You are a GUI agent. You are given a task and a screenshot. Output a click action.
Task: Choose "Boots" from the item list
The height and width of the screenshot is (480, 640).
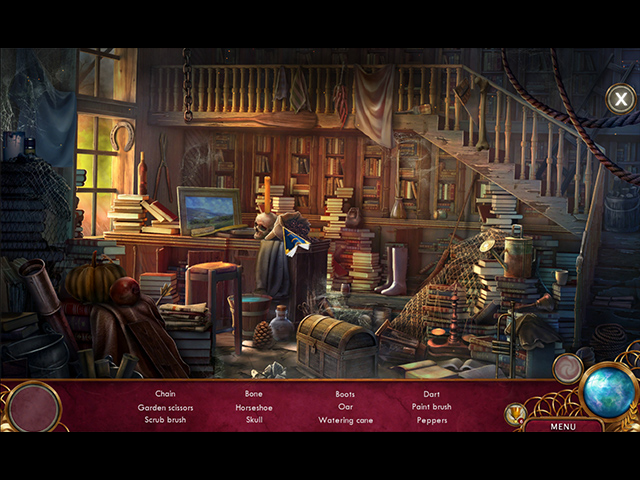coord(345,394)
